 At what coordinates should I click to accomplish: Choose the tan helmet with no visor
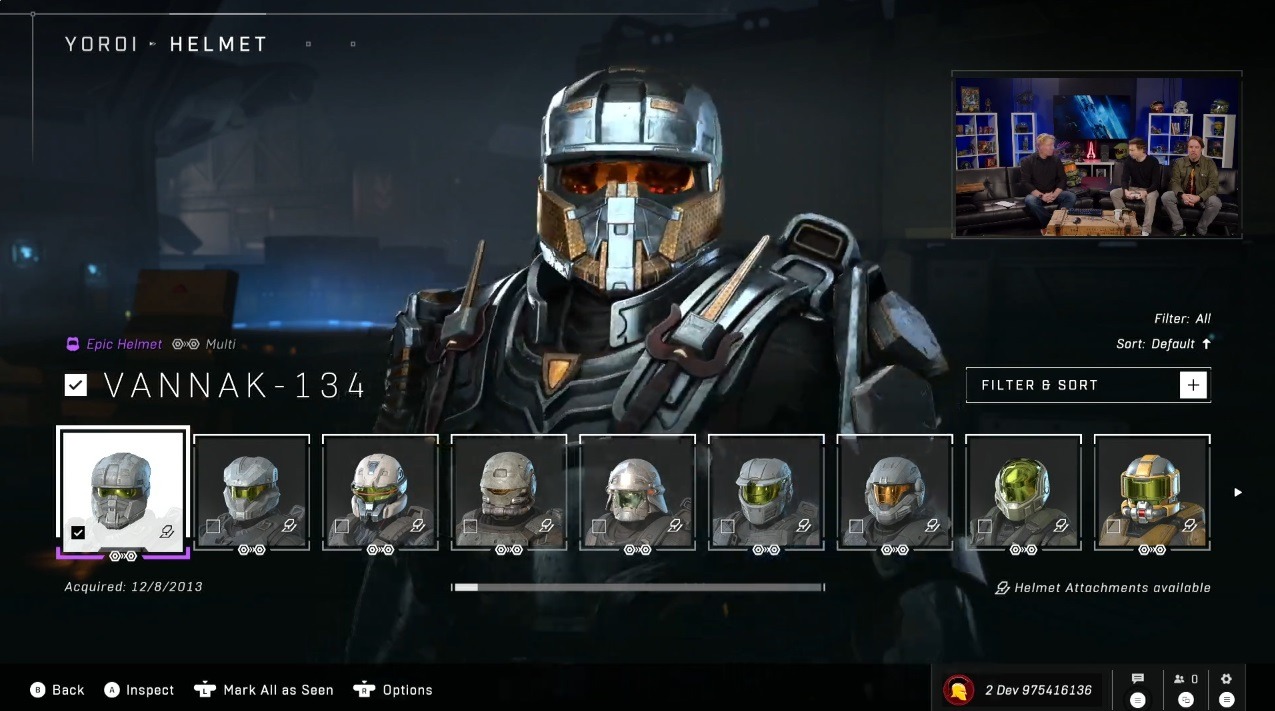pyautogui.click(x=509, y=491)
